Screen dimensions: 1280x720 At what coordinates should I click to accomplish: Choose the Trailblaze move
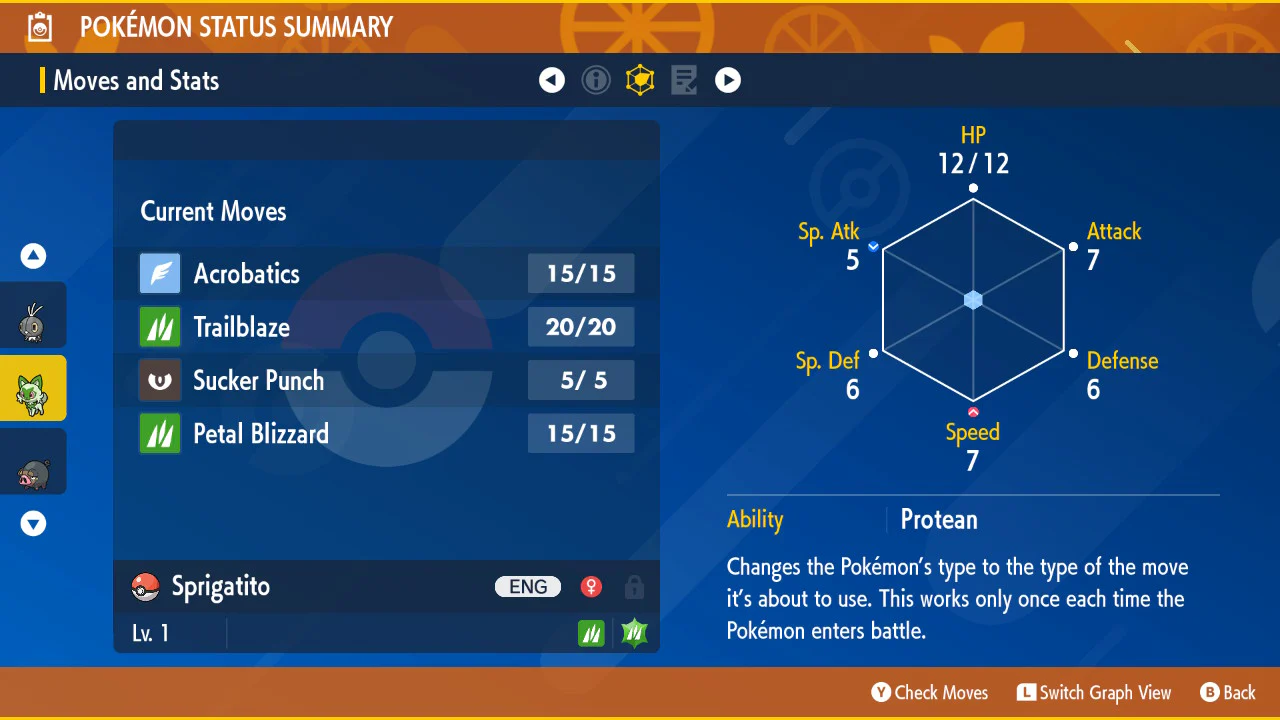[386, 327]
